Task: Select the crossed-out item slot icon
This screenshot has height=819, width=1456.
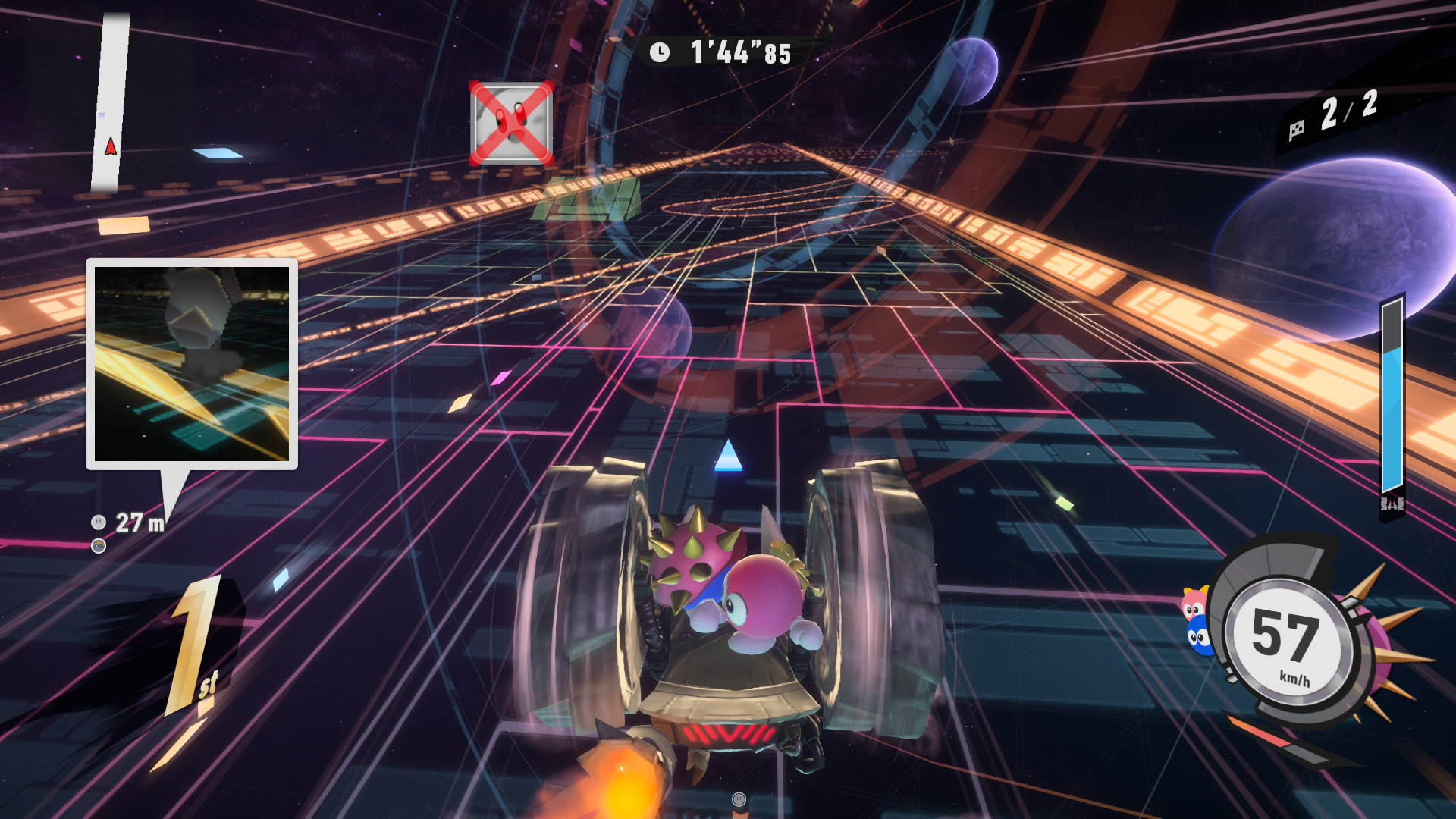Action: click(x=511, y=124)
